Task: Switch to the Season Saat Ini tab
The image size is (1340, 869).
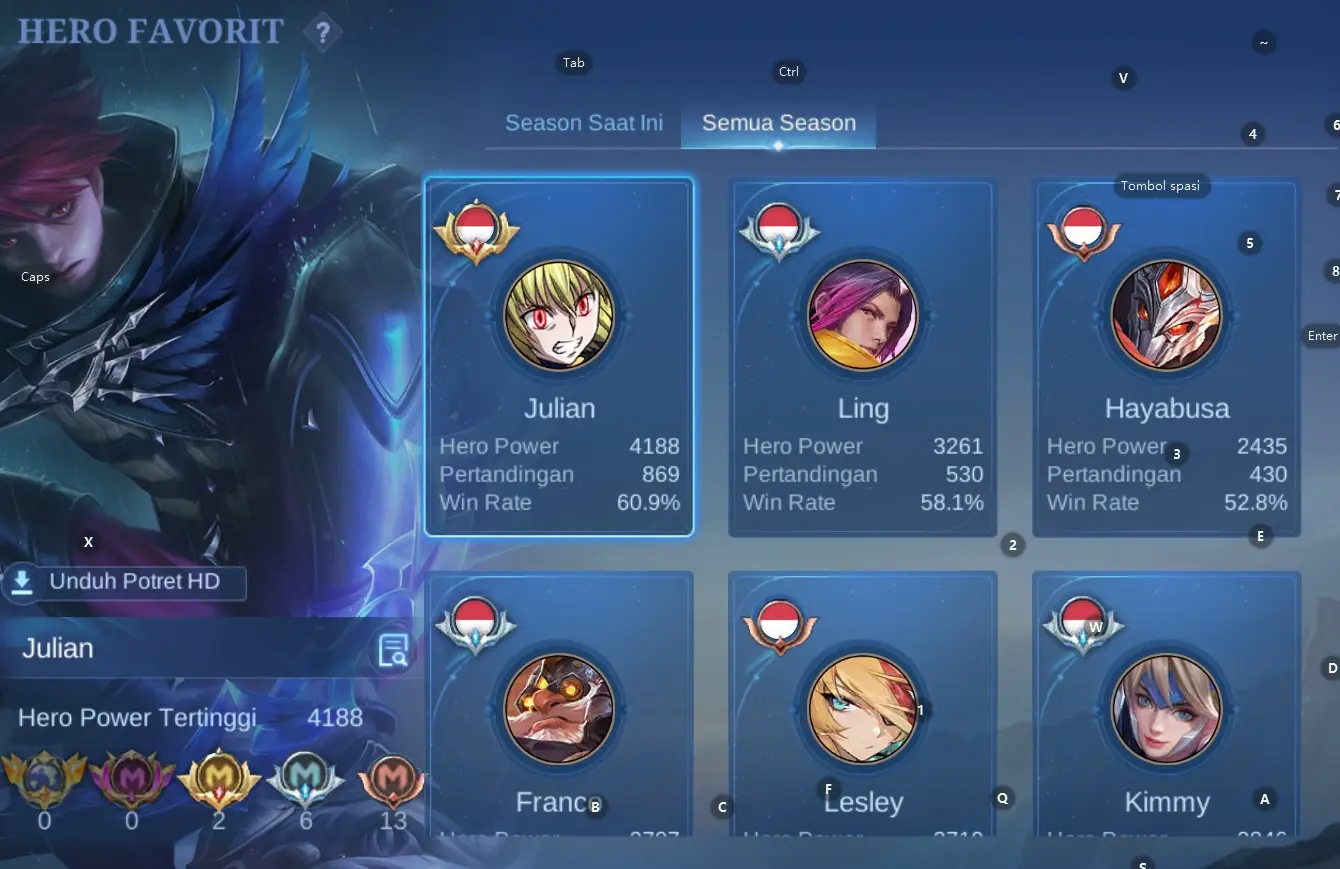Action: [x=583, y=123]
